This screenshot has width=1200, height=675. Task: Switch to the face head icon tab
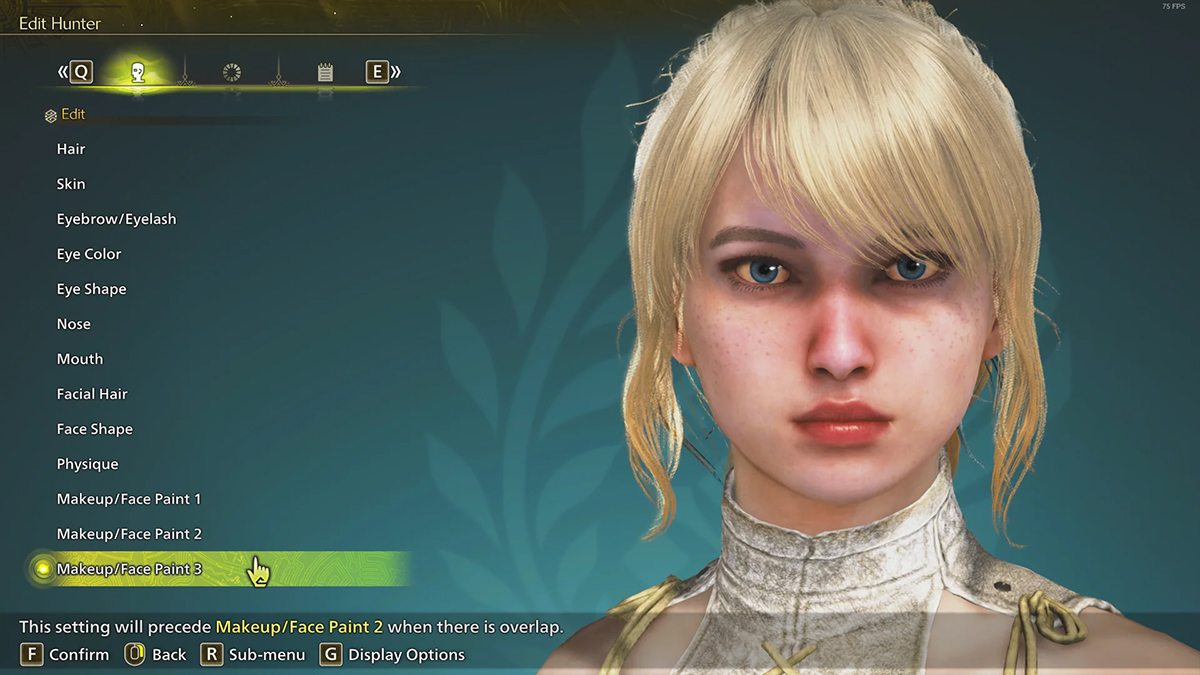pyautogui.click(x=138, y=72)
